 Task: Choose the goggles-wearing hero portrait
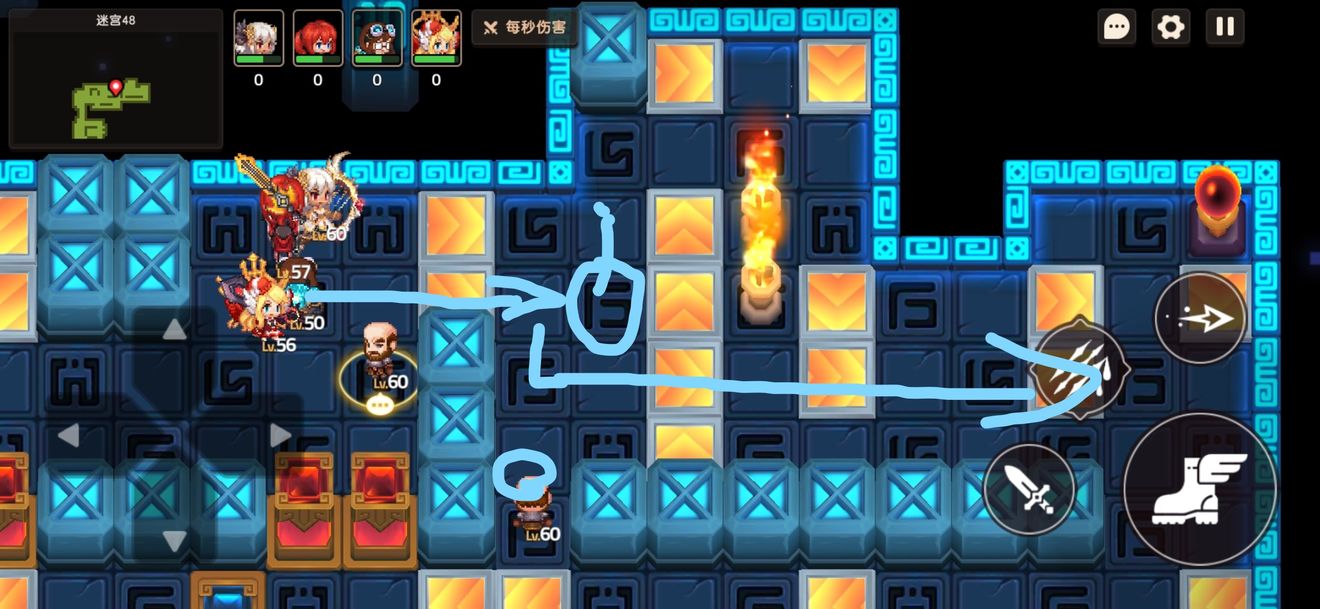click(x=377, y=38)
